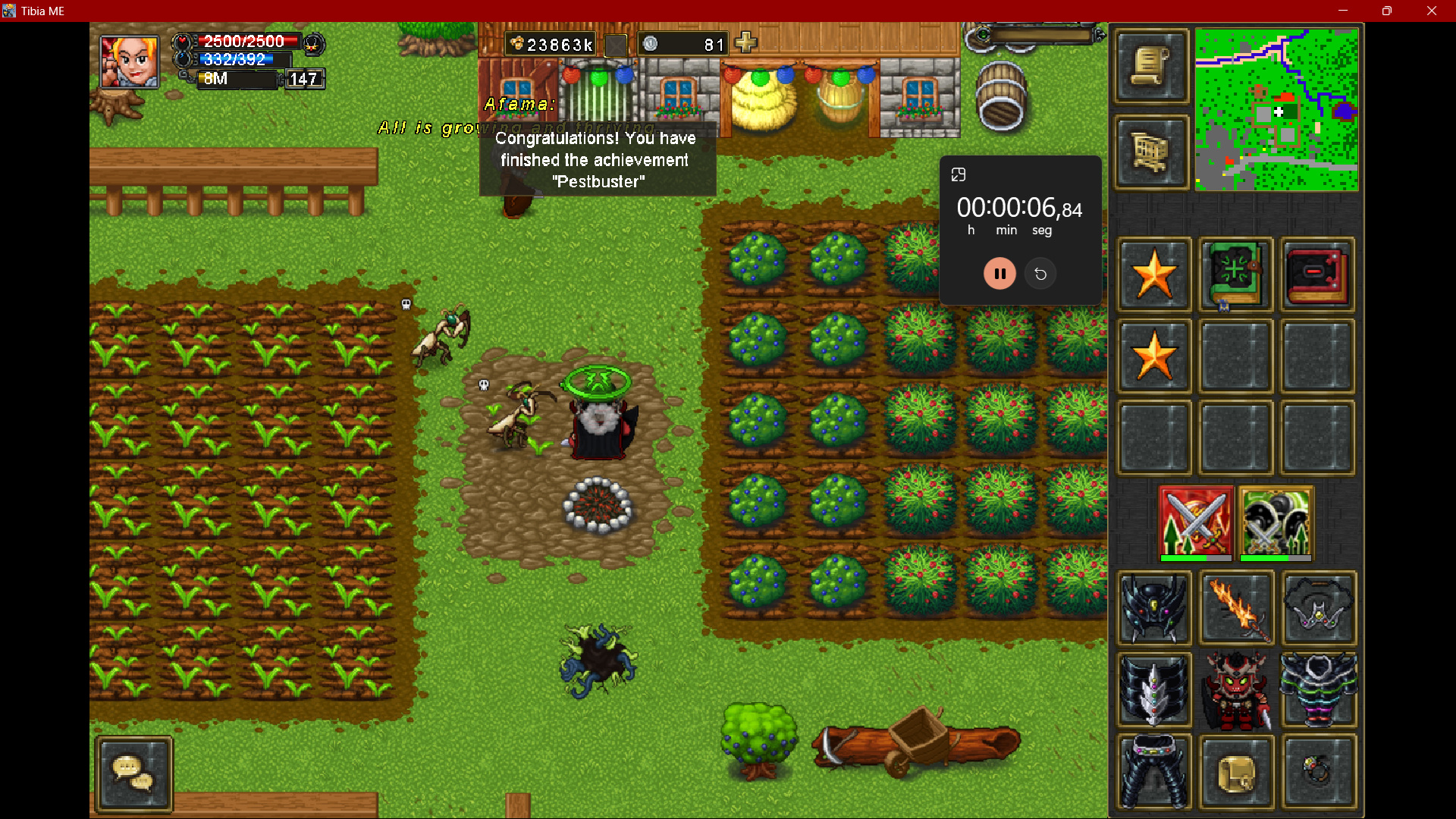Open the scroll quest log button

point(1150,67)
